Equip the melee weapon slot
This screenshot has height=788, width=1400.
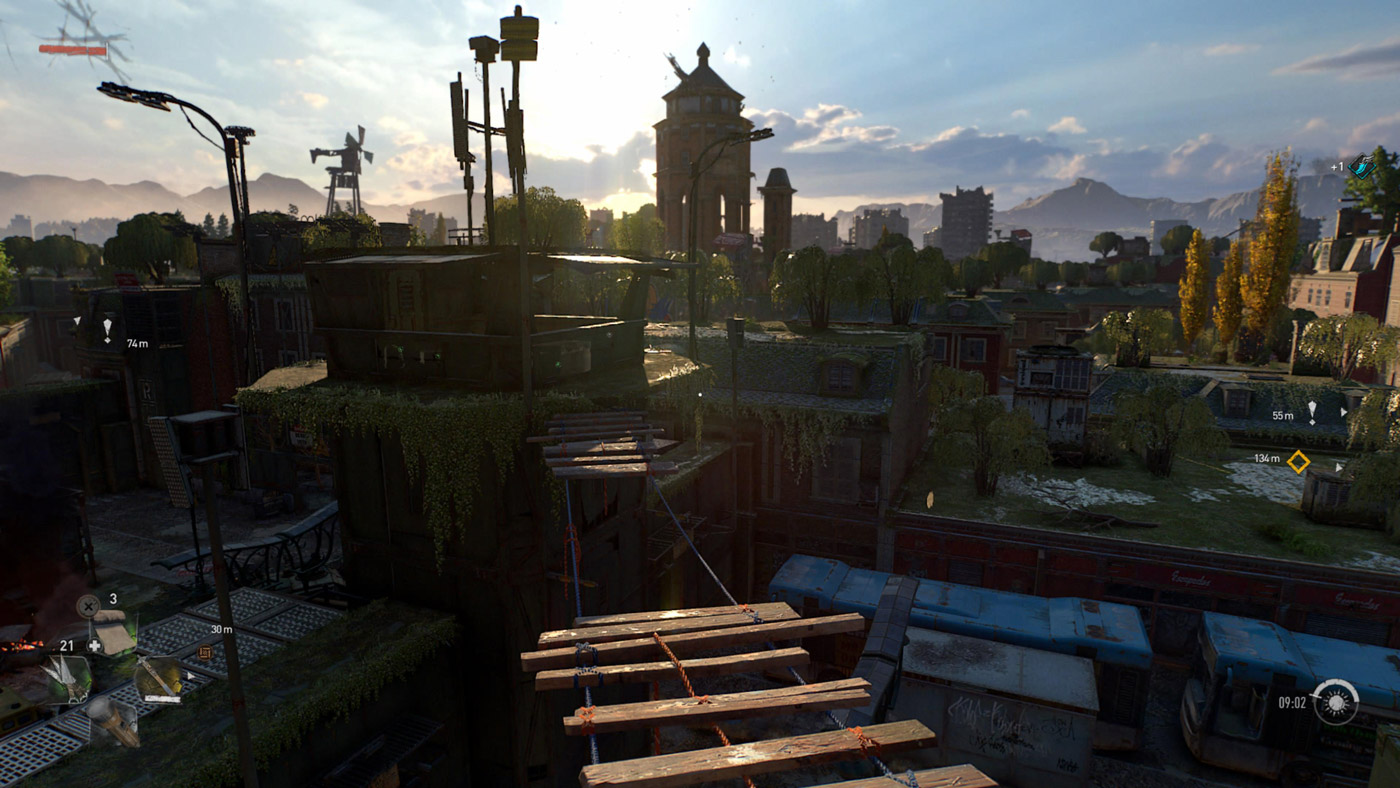point(157,678)
